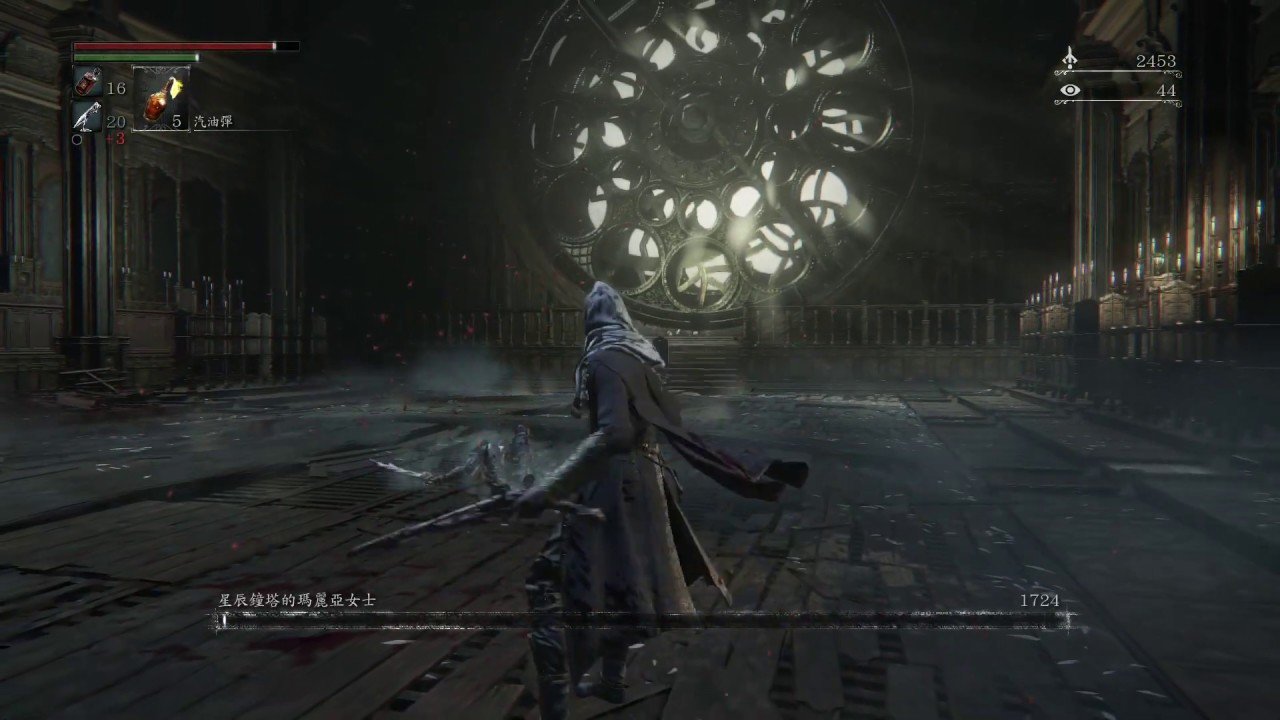This screenshot has width=1280, height=720.
Task: Open the equipped 汽油彈 Molotov item slot
Action: coord(160,100)
